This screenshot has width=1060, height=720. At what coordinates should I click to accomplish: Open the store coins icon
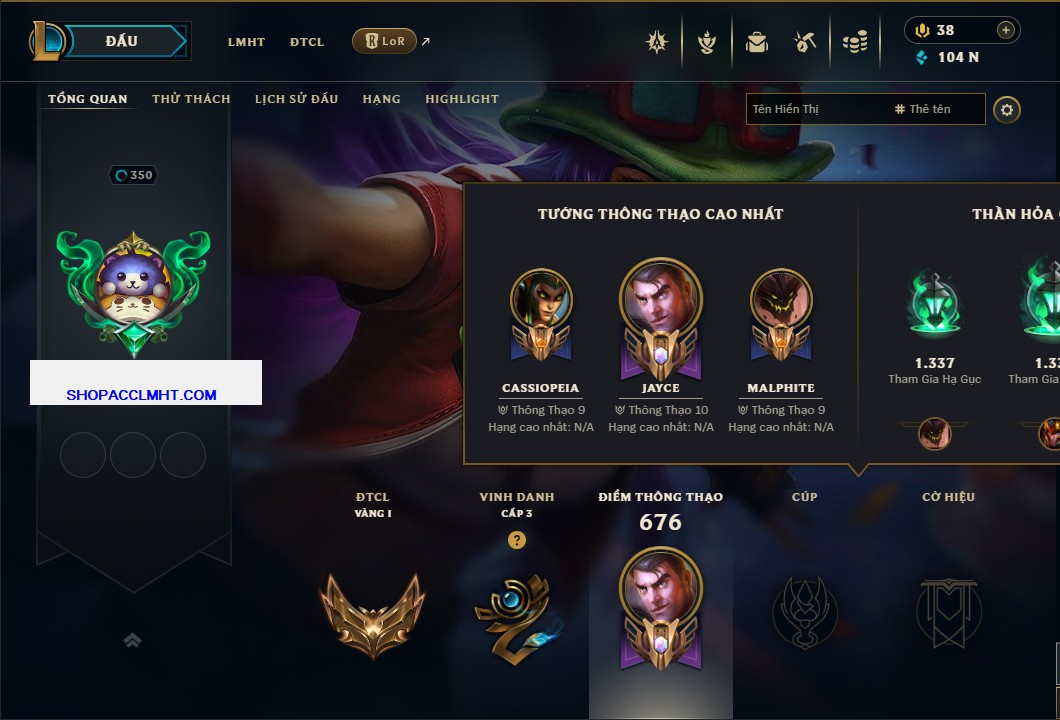854,42
